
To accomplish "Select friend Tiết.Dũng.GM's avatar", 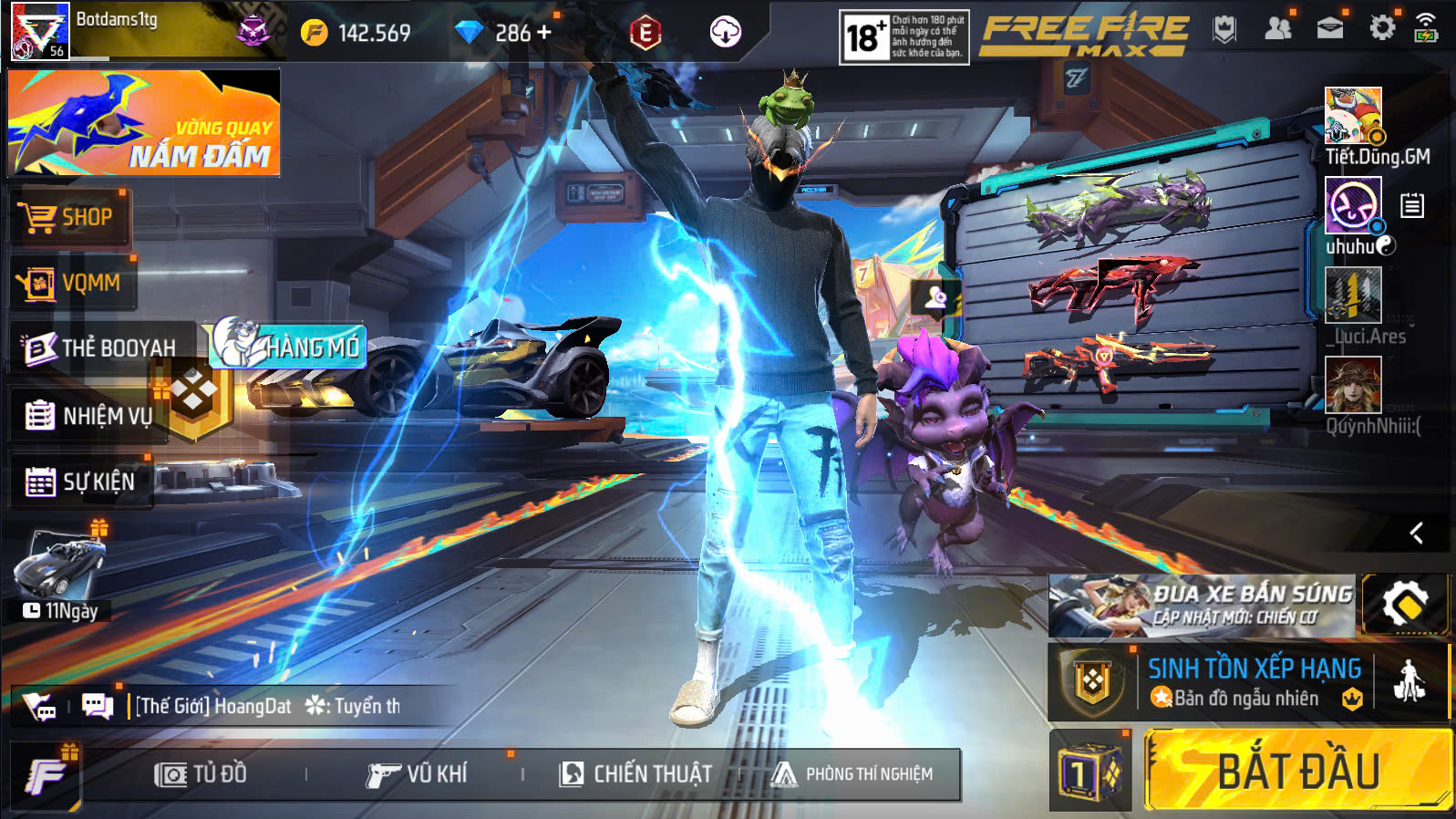I will 1353,116.
